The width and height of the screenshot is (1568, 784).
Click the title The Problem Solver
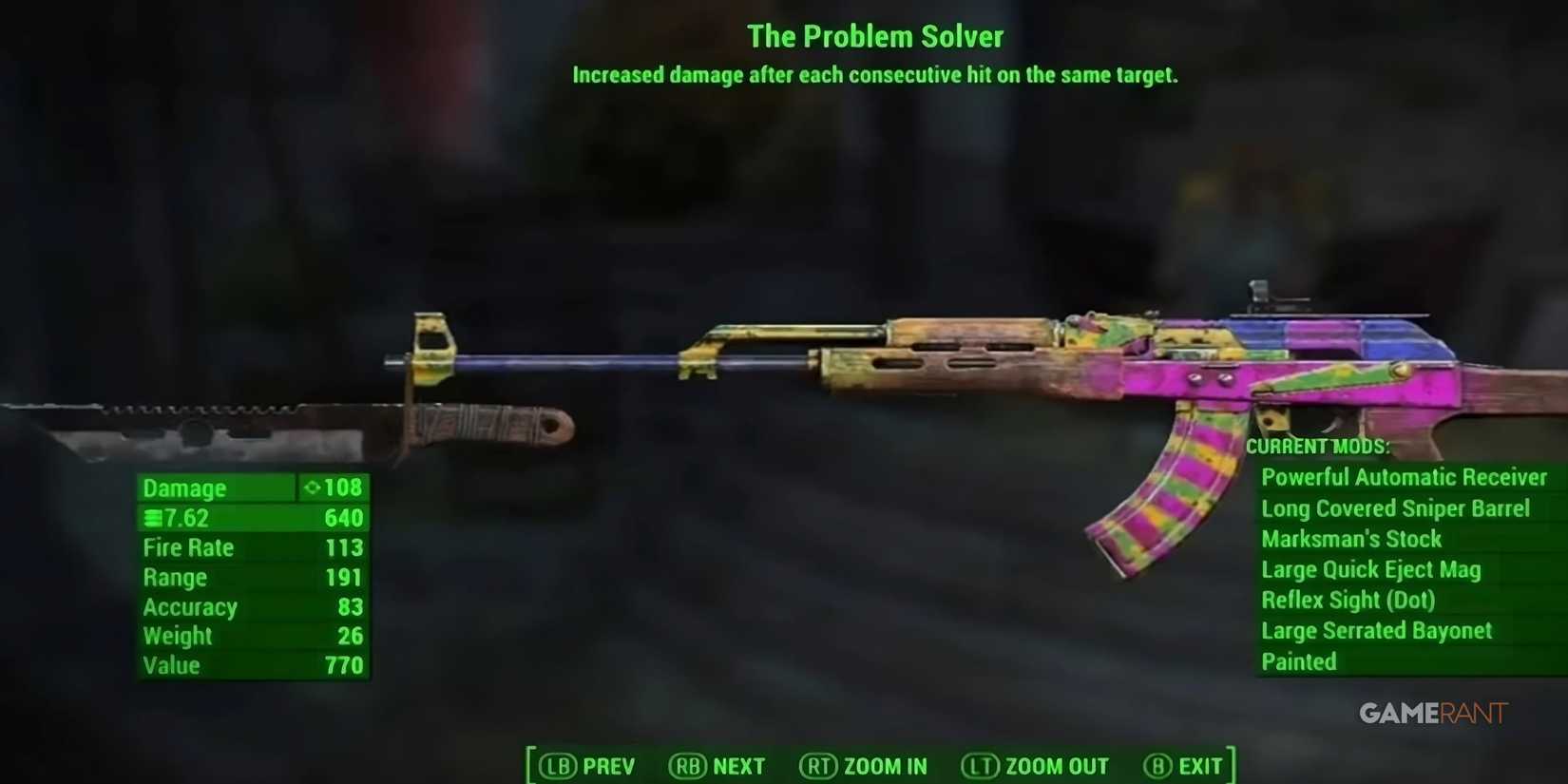pyautogui.click(x=875, y=36)
